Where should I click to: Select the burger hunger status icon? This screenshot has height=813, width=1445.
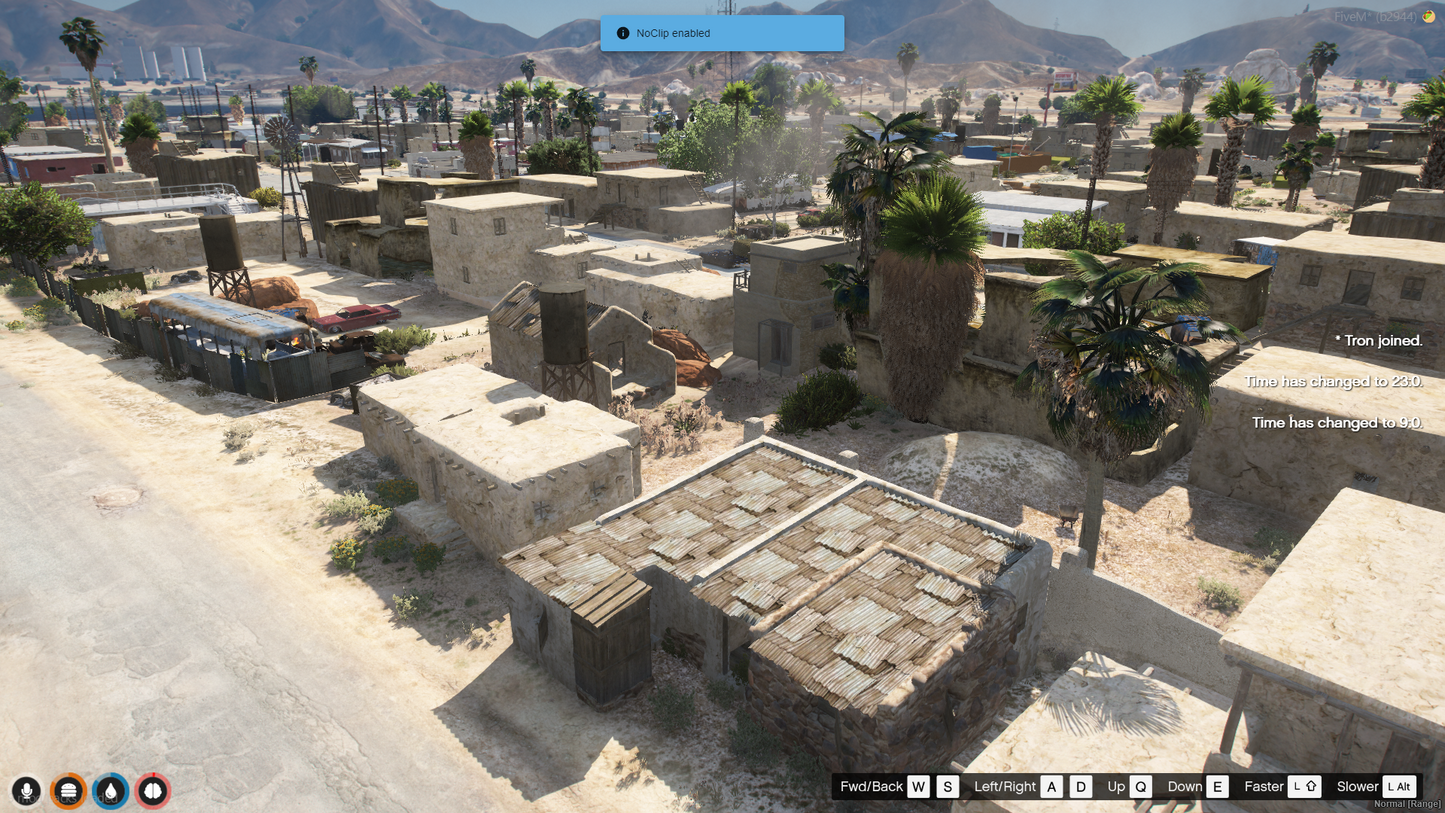click(x=69, y=791)
